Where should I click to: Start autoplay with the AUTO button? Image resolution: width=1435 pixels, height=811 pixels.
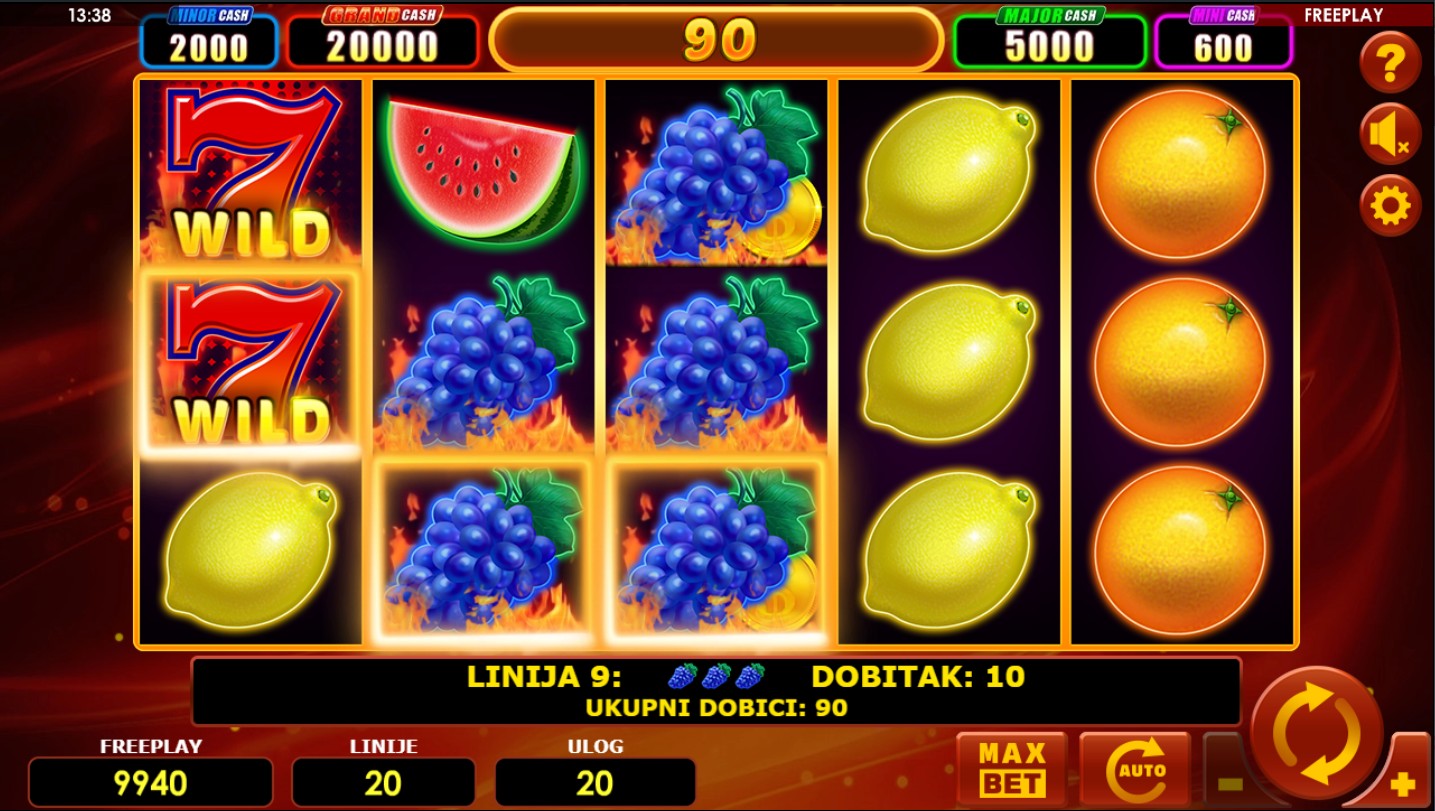pyautogui.click(x=1135, y=769)
